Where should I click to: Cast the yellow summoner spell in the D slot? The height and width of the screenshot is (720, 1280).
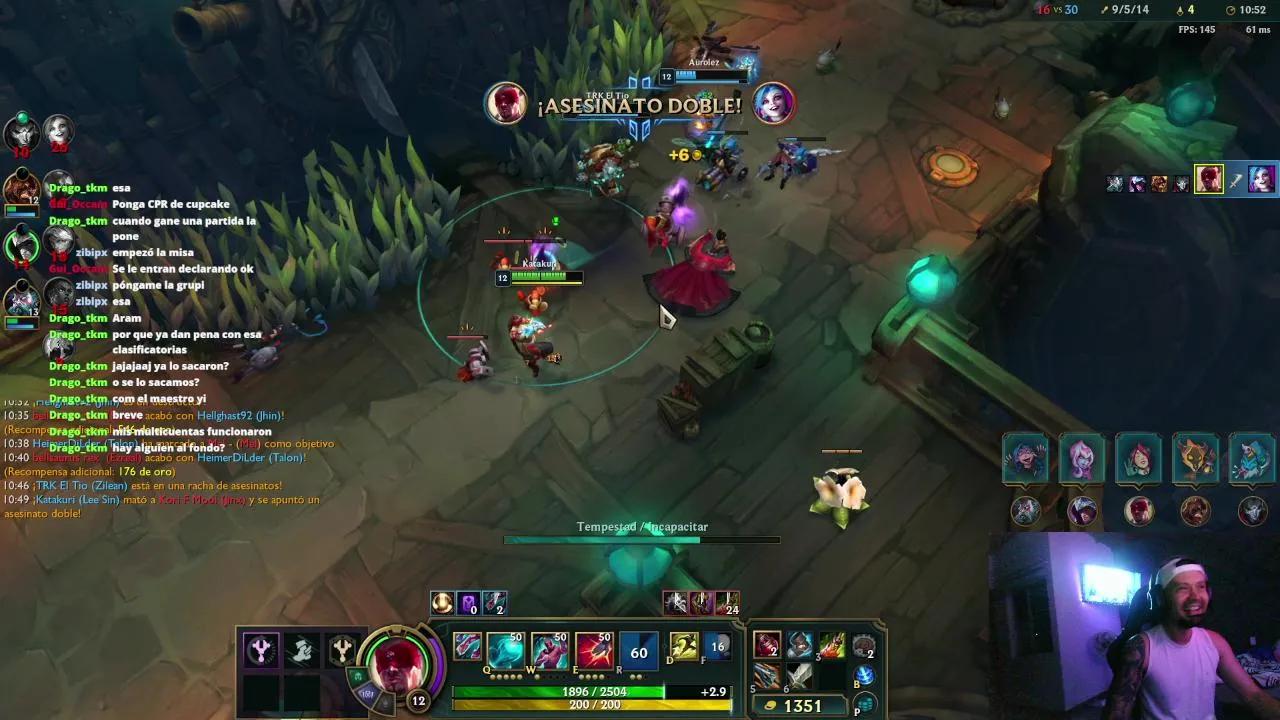click(683, 646)
